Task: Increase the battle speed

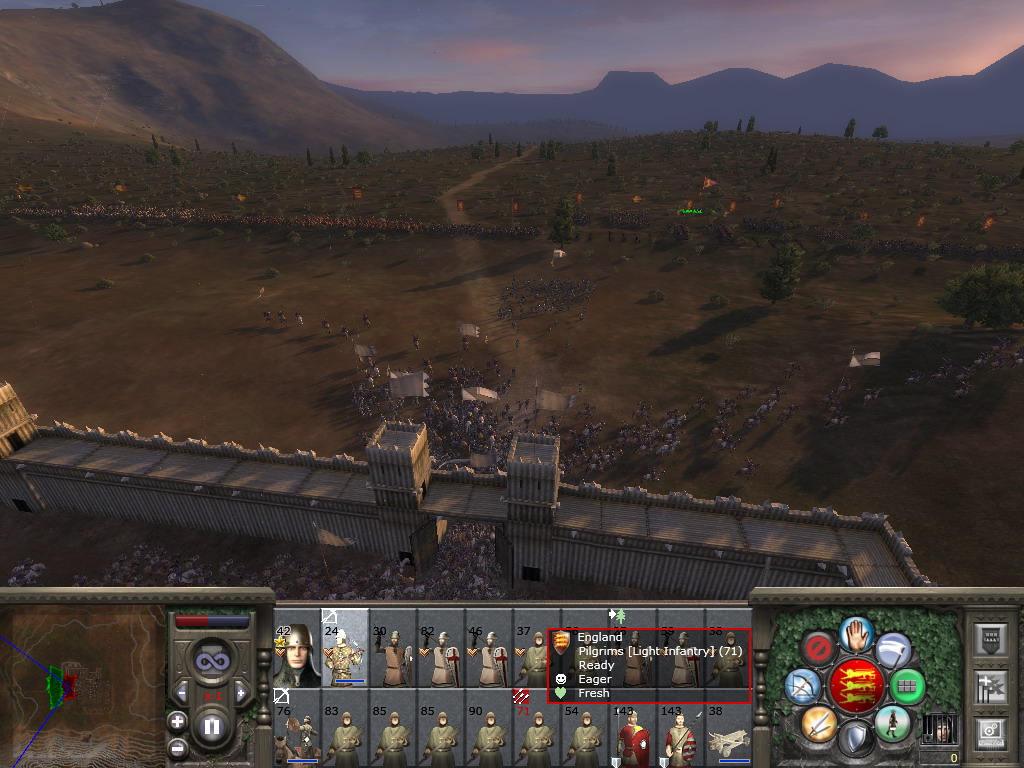Action: pos(239,692)
